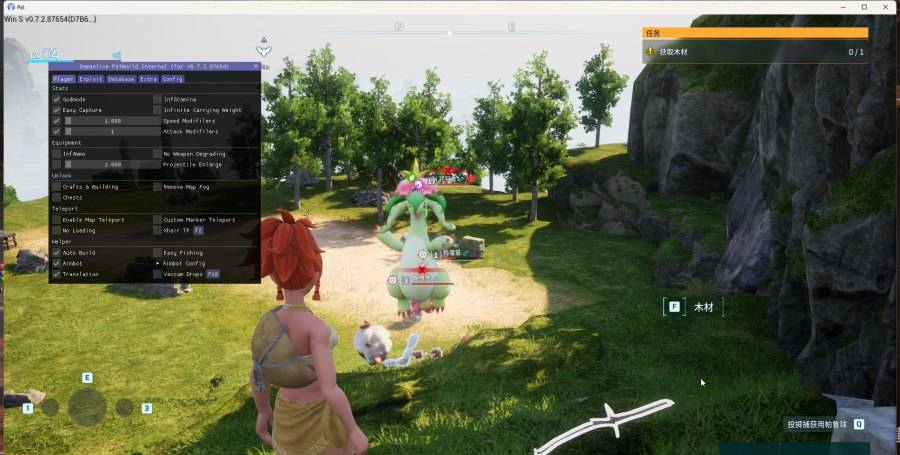Open the Database tab
The height and width of the screenshot is (455, 900).
(121, 78)
